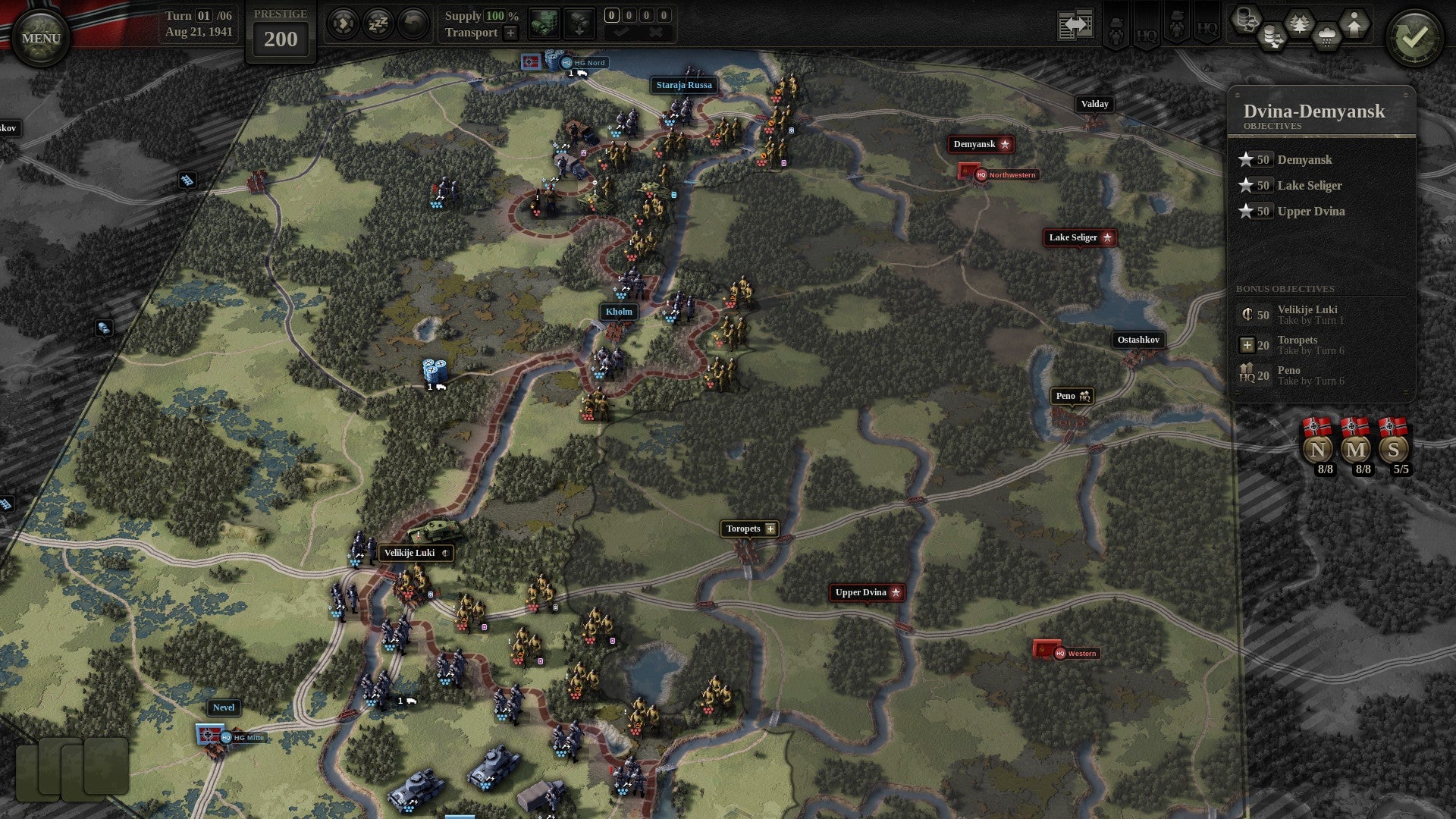
Task: Put the current unit to sleep
Action: tap(377, 23)
